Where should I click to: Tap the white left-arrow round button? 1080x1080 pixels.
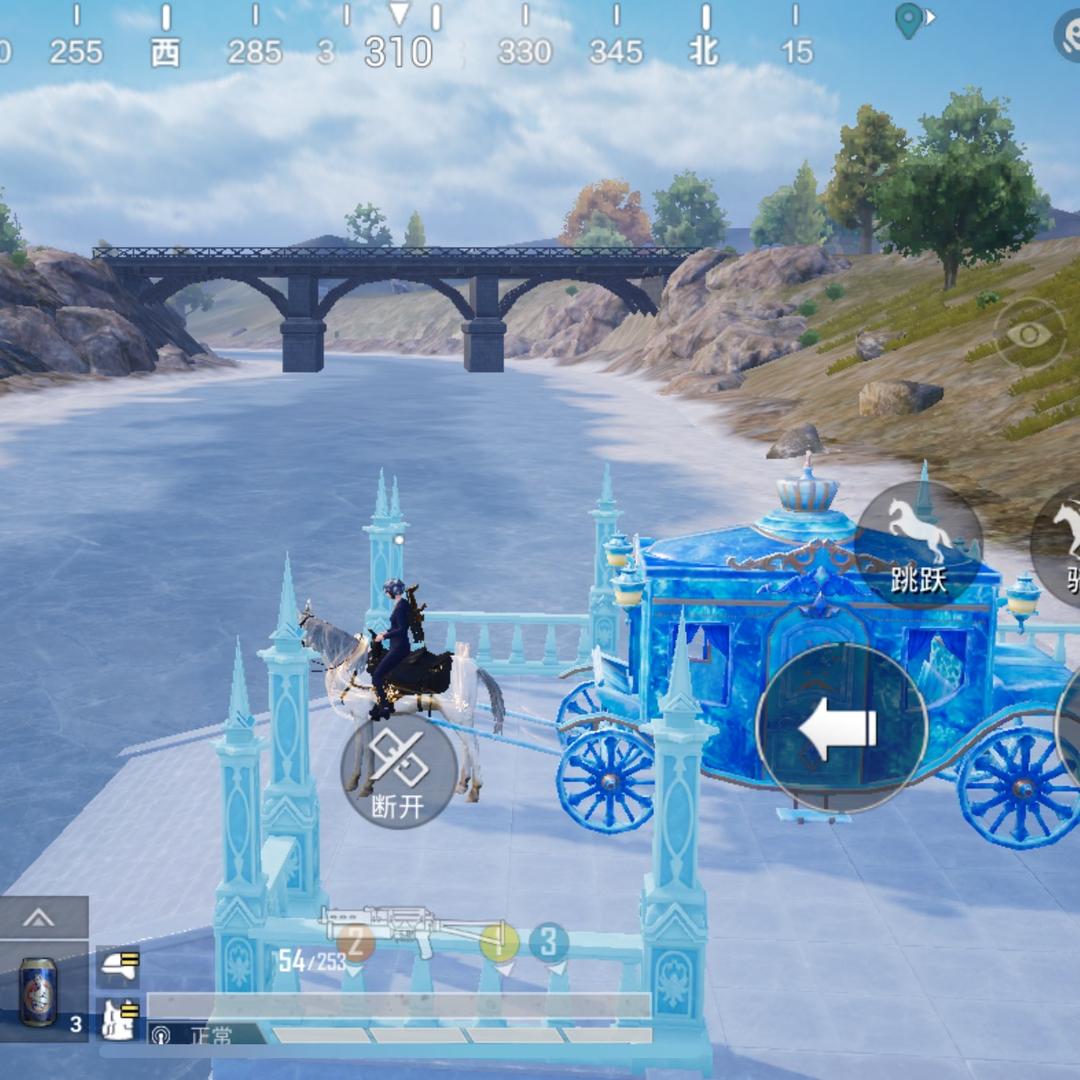(x=841, y=728)
